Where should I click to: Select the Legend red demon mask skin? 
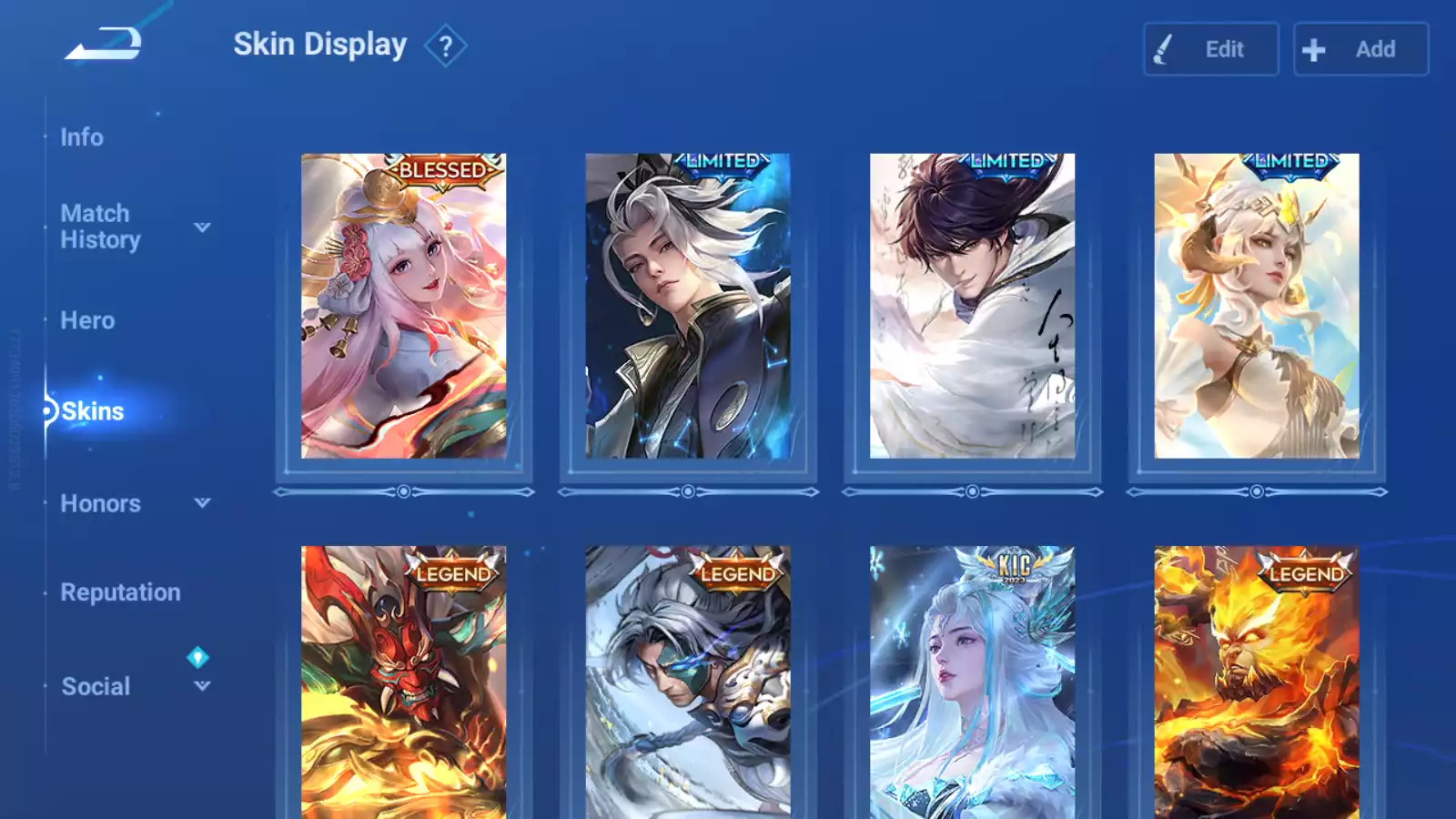[403, 682]
